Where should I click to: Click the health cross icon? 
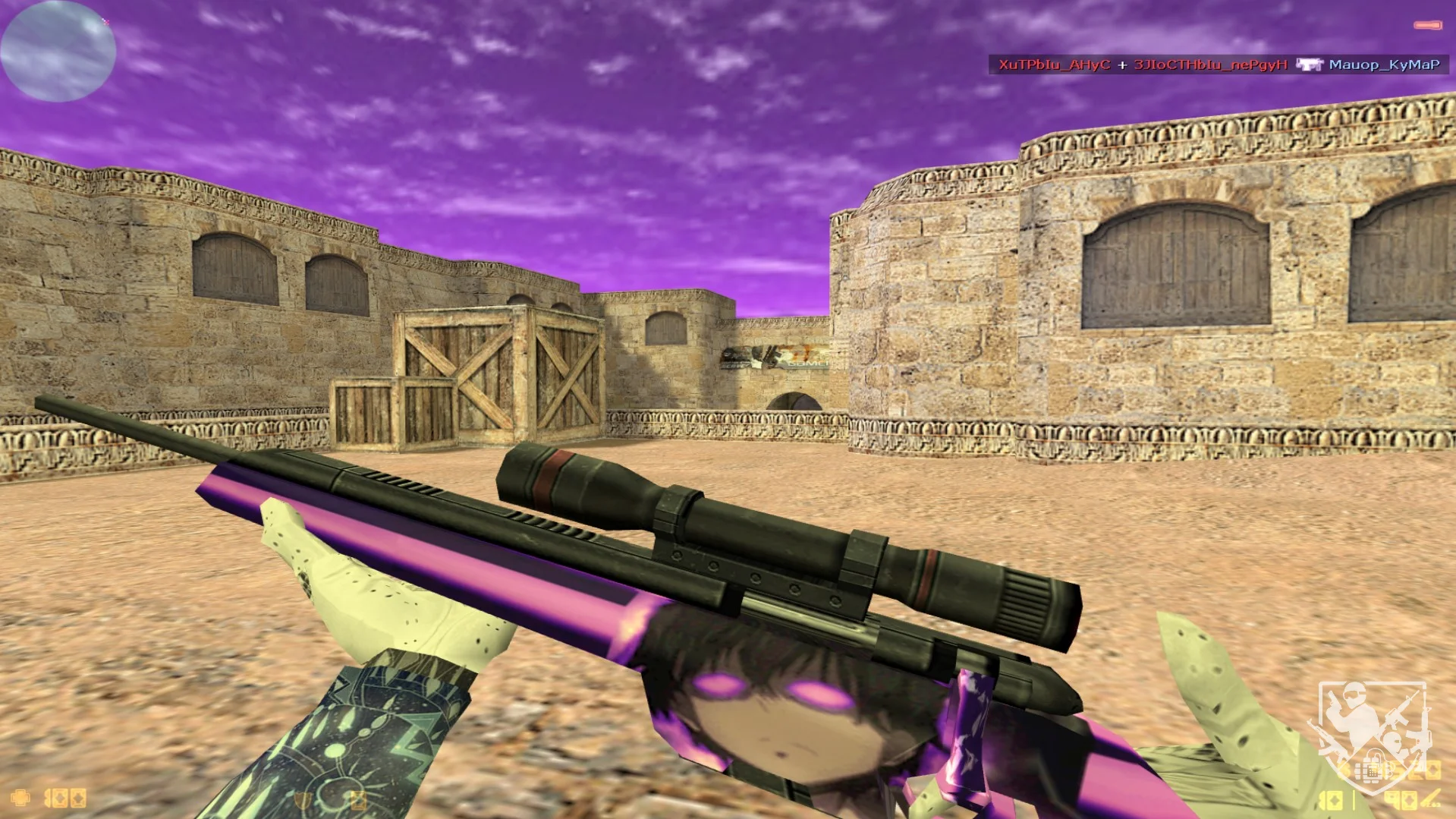pos(20,798)
